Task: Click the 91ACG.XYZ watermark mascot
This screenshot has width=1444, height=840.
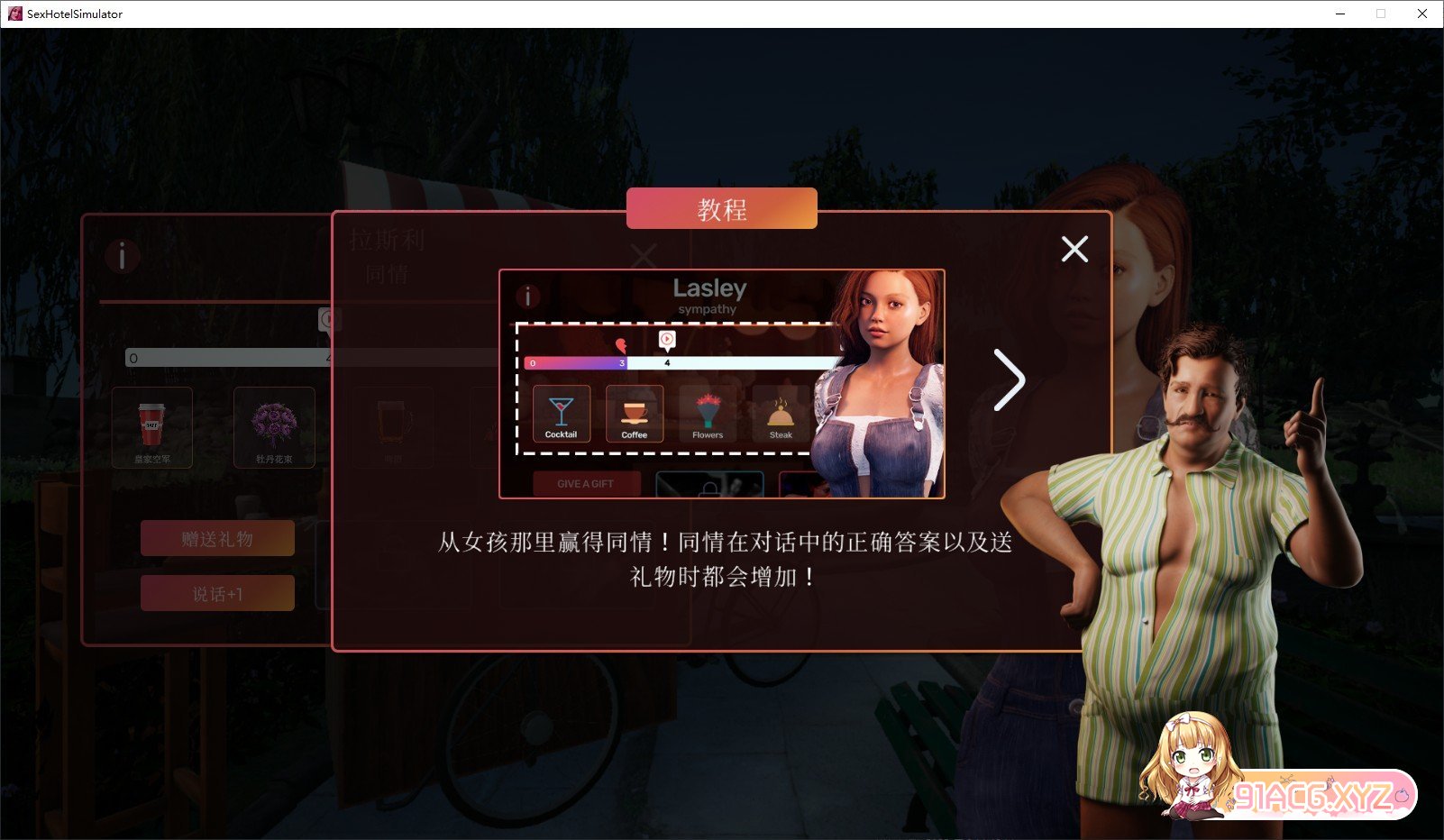Action: point(1190,766)
